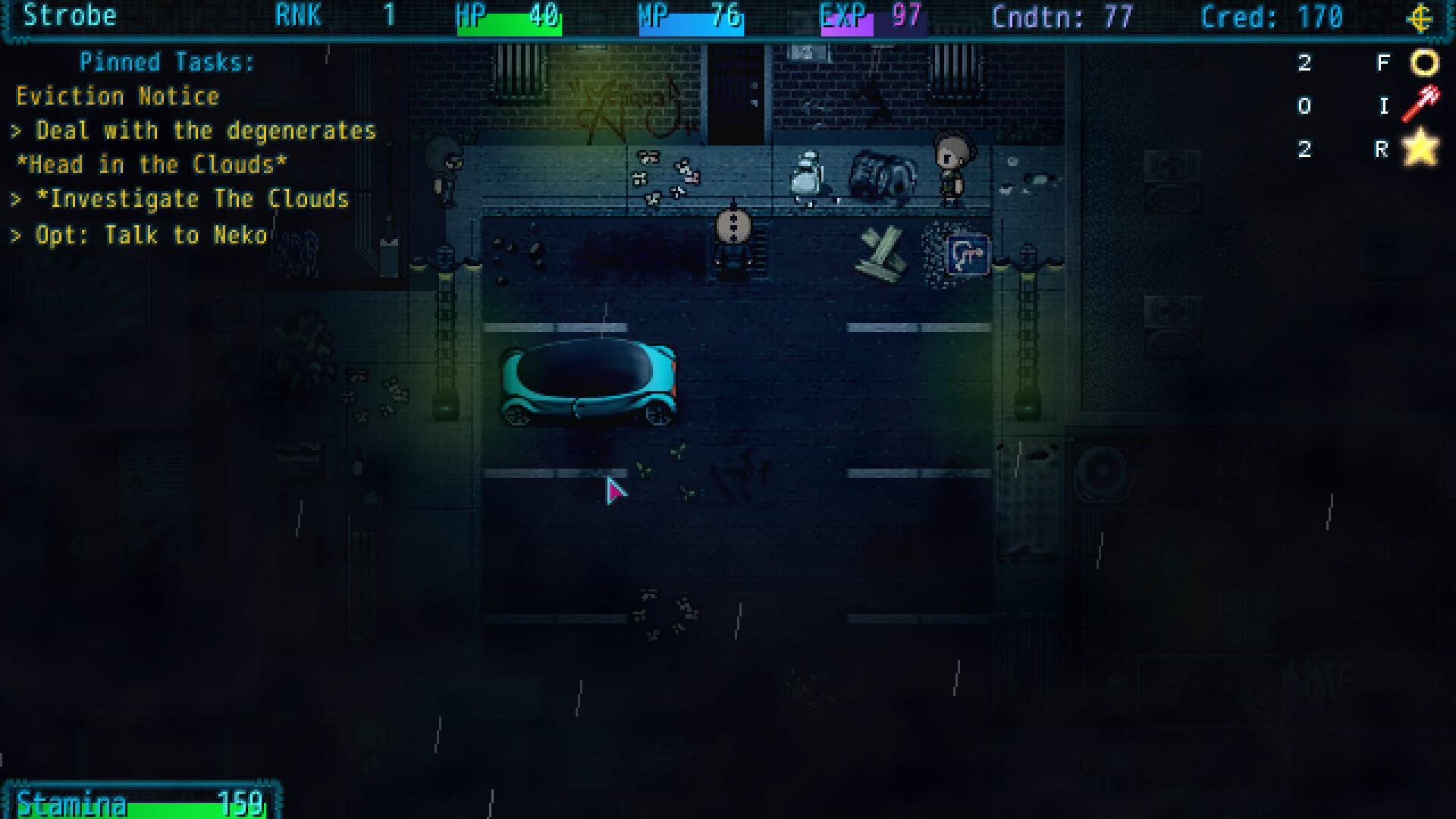This screenshot has width=1456, height=819.
Task: Click the teal parked car on the street
Action: click(591, 383)
